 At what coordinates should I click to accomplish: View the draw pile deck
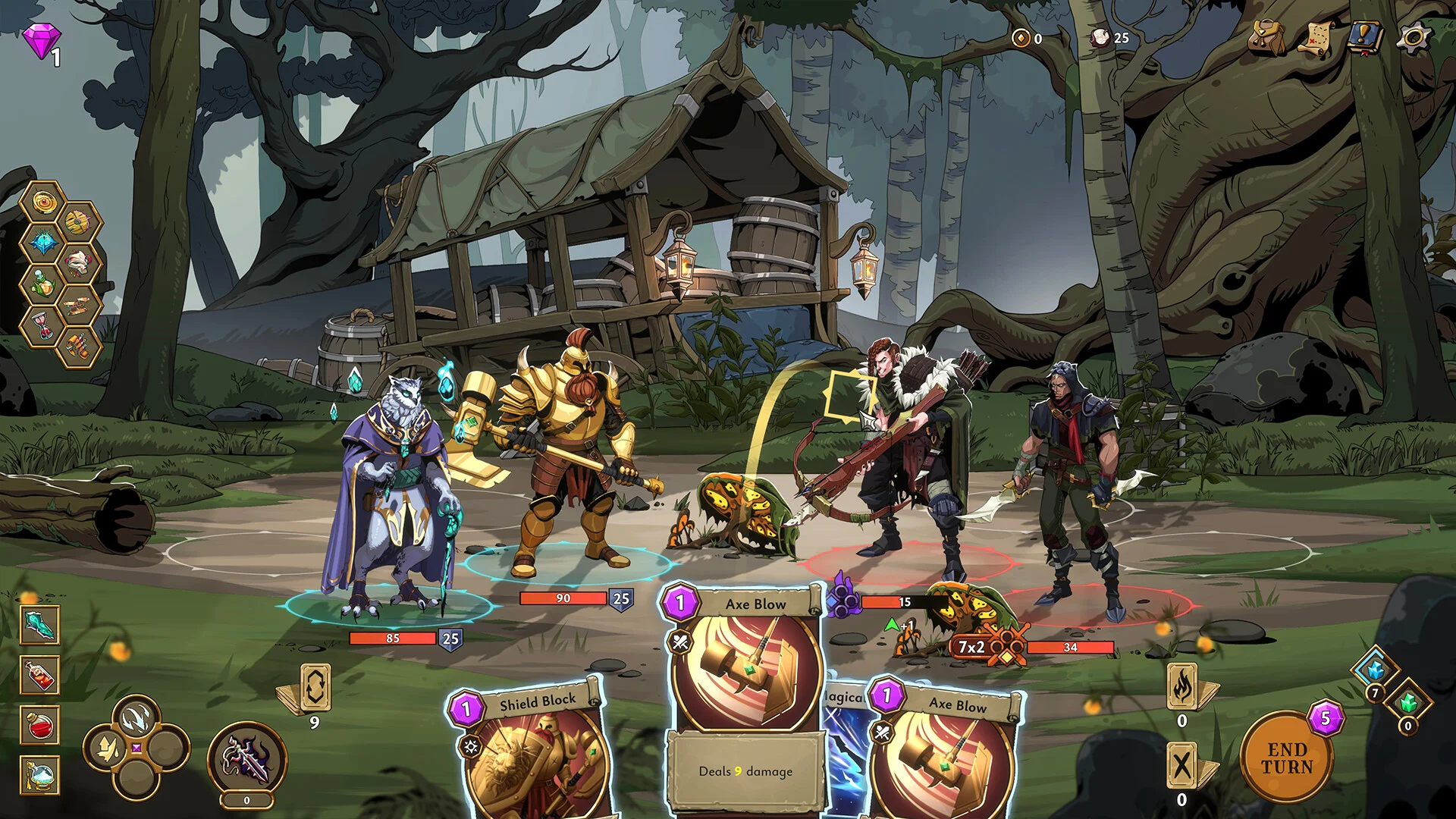click(315, 687)
